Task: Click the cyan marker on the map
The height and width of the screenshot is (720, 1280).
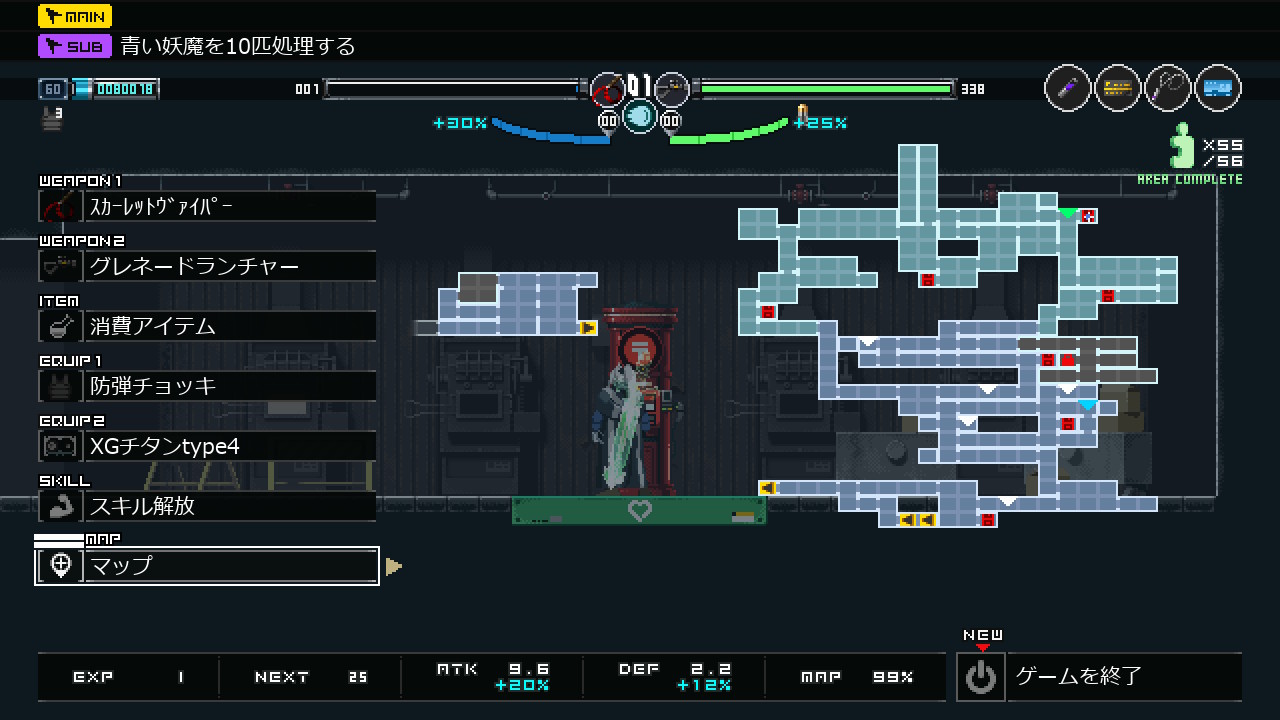Action: (1087, 405)
